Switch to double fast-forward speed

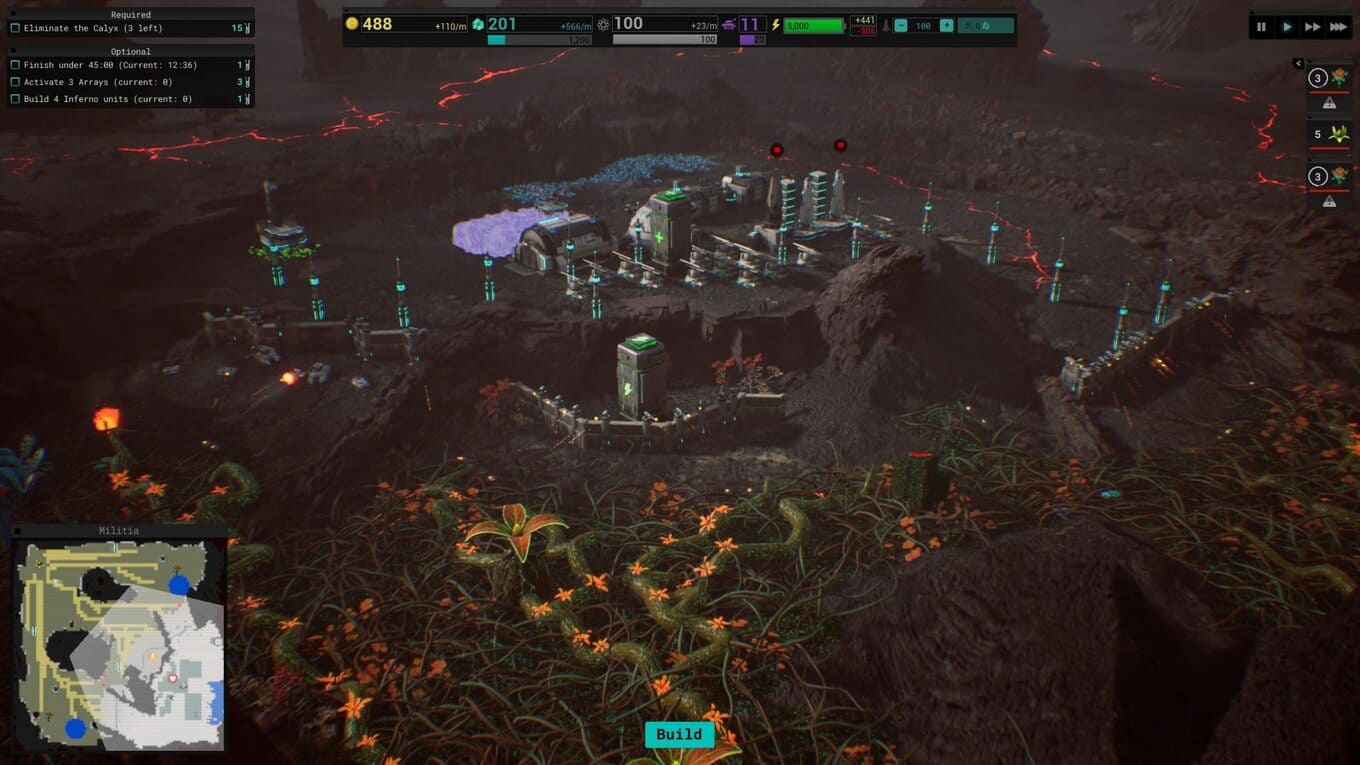tap(1313, 27)
